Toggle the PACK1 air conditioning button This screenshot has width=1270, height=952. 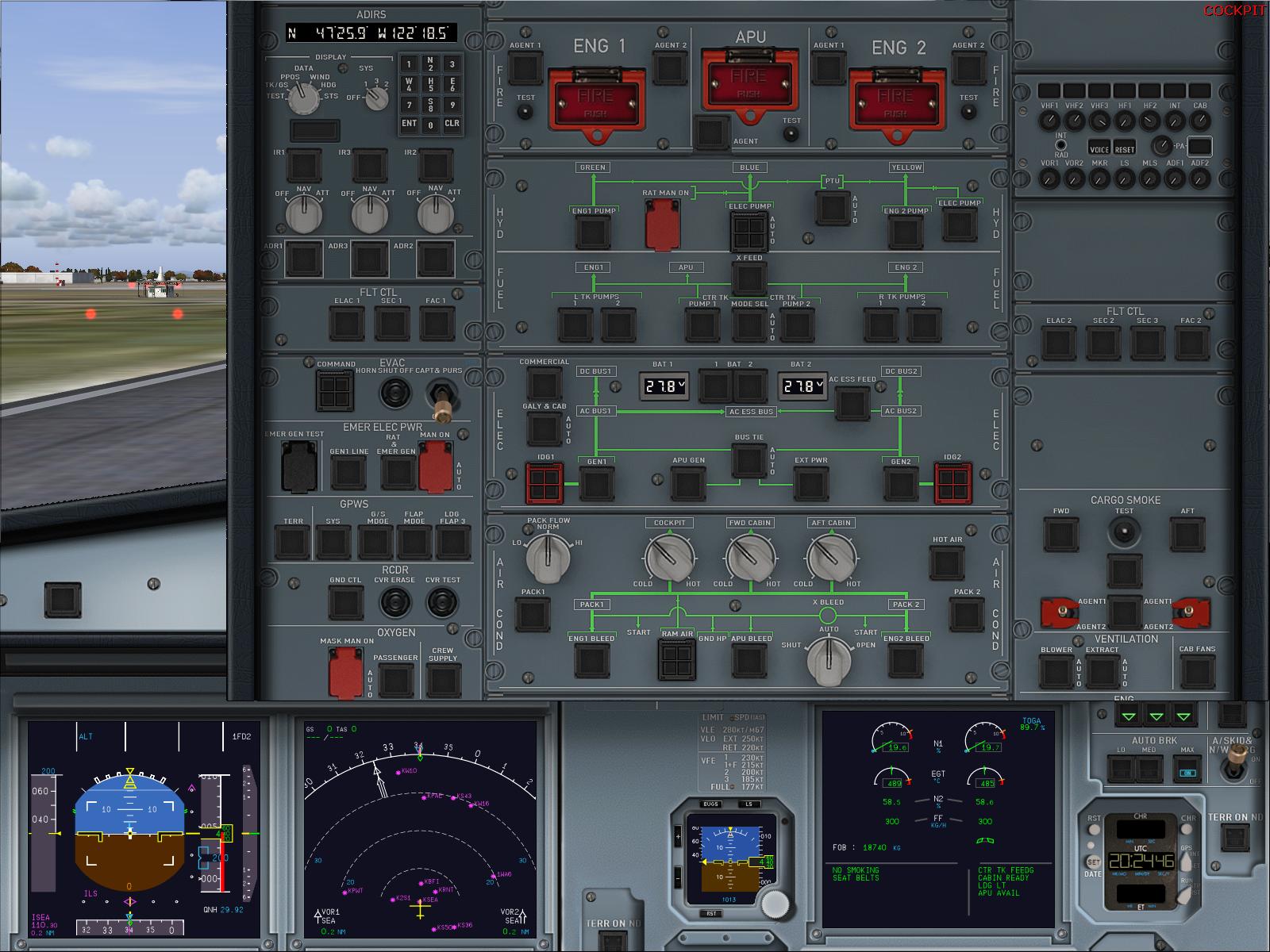(533, 615)
